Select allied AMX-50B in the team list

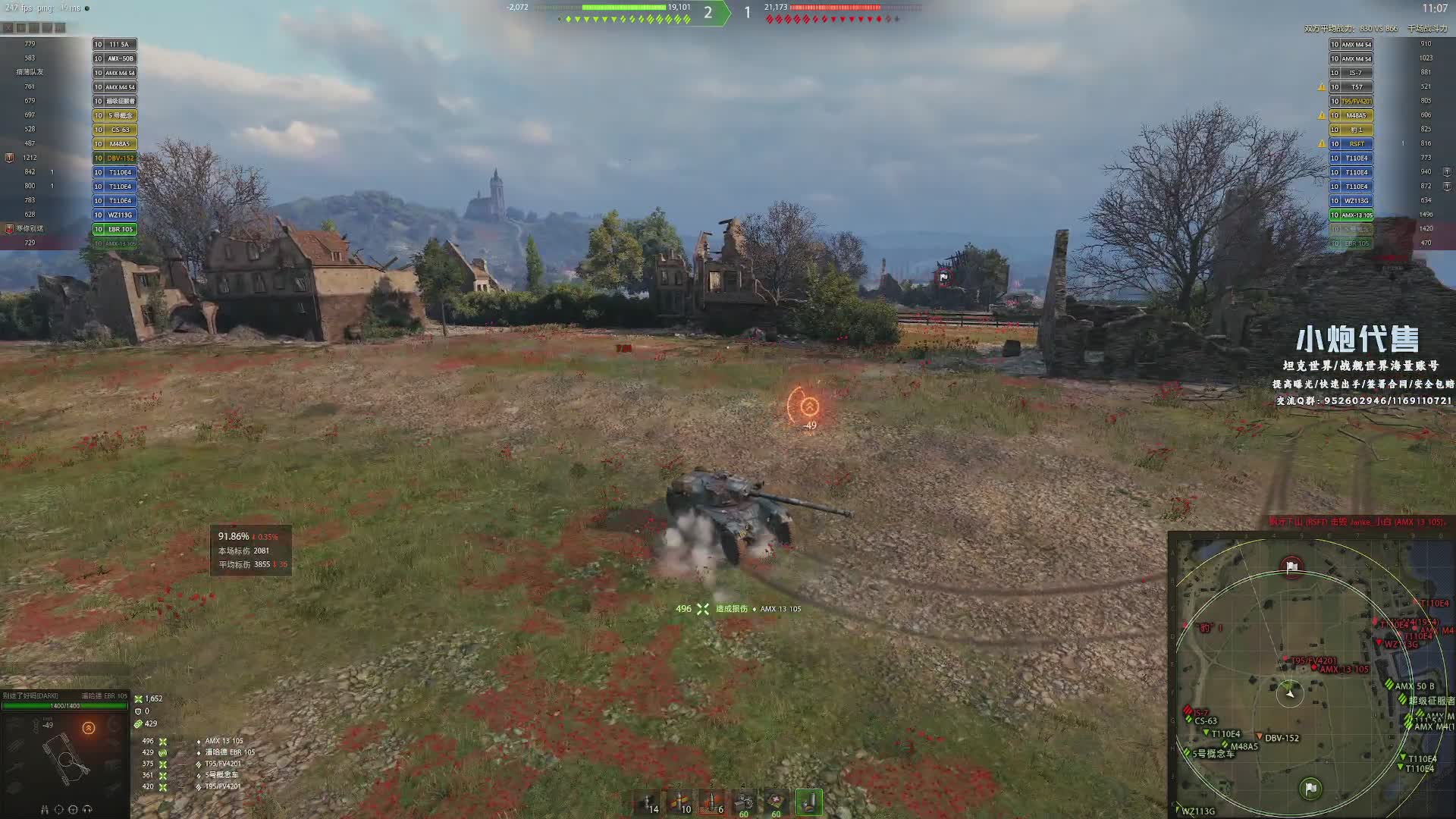click(x=115, y=58)
